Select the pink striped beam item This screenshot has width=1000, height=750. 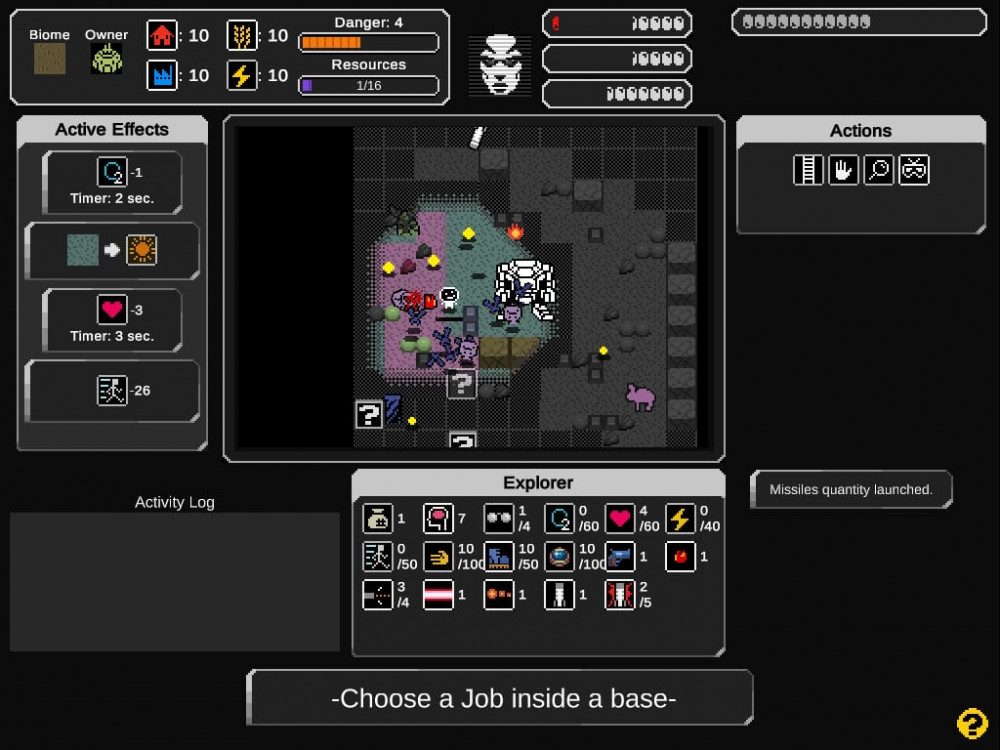point(438,595)
